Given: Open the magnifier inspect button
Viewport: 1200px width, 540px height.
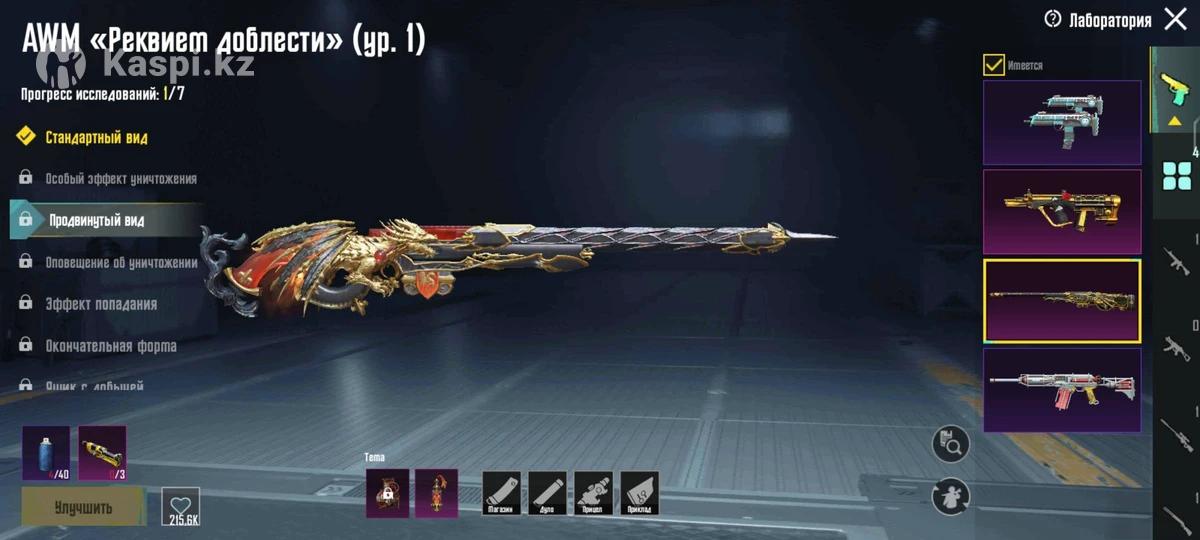Looking at the screenshot, I should (950, 444).
